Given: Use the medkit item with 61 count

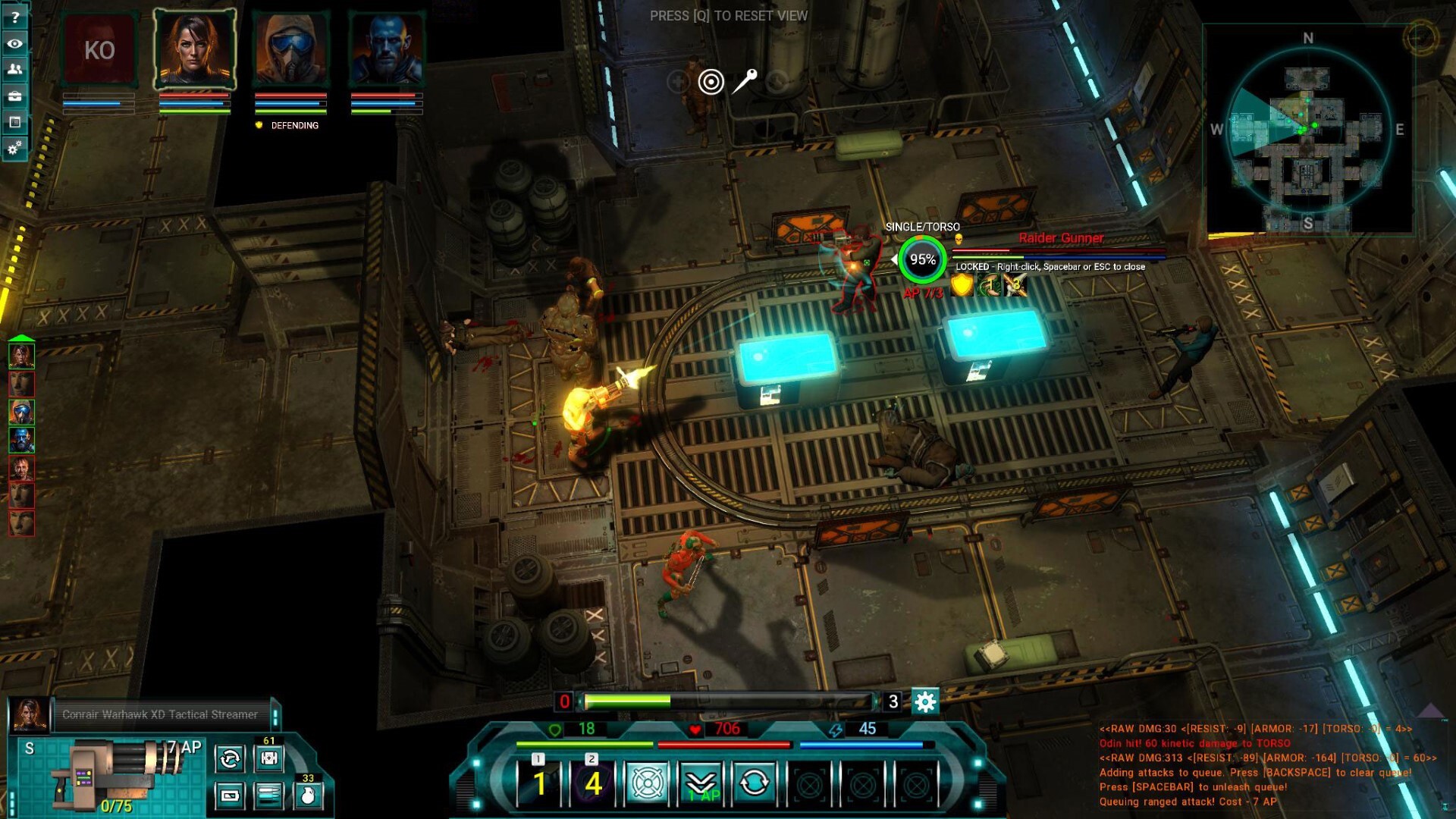Looking at the screenshot, I should point(268,758).
